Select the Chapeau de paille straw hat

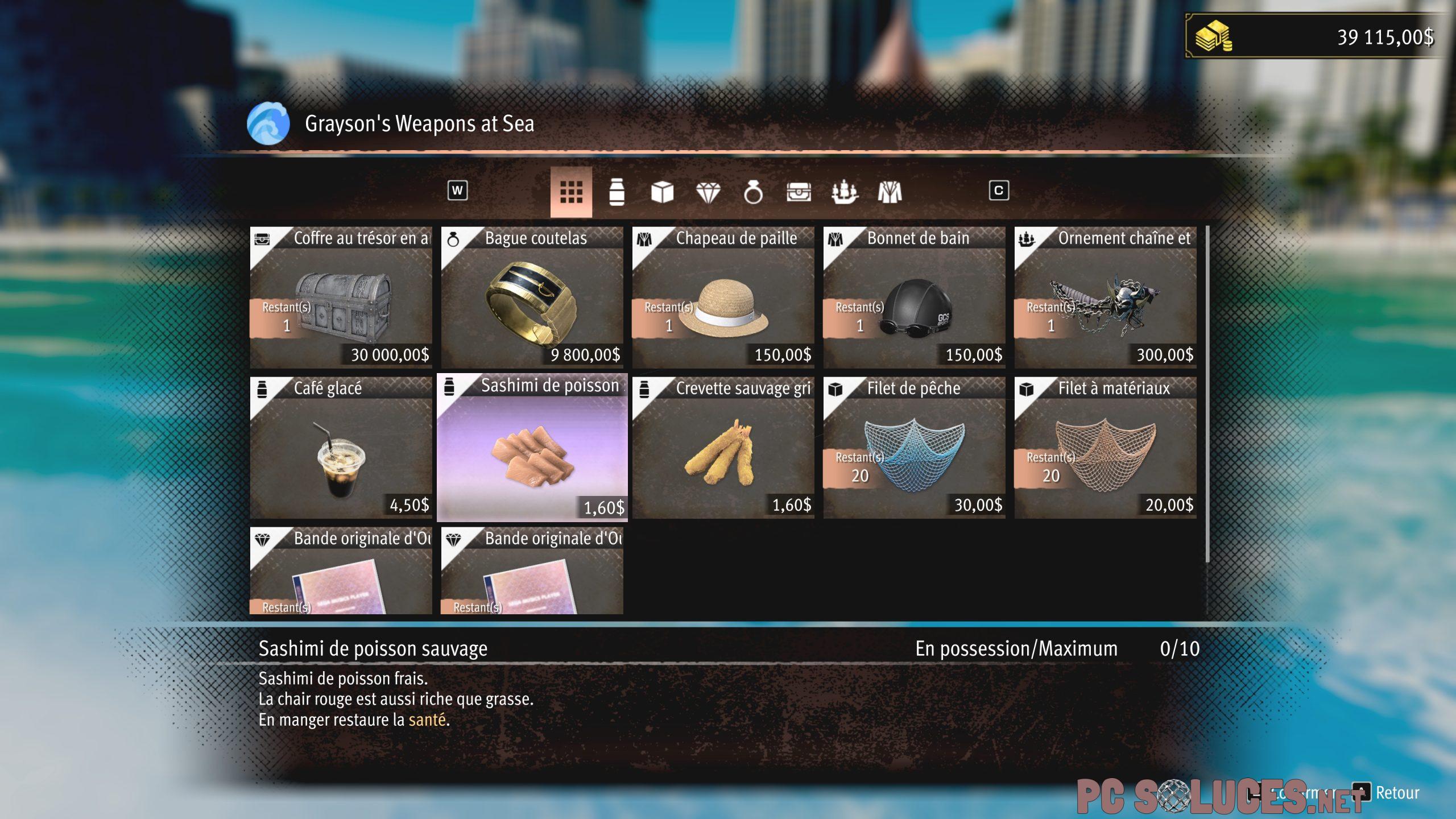pyautogui.click(x=723, y=298)
